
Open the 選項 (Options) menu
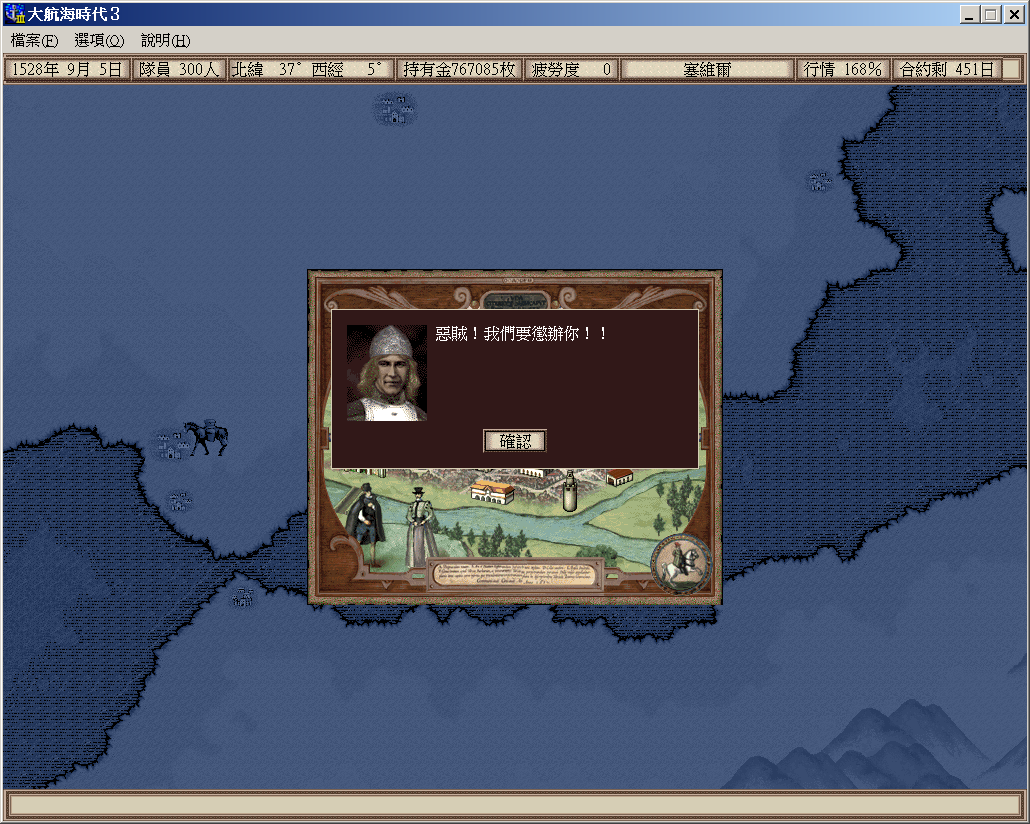[x=99, y=41]
